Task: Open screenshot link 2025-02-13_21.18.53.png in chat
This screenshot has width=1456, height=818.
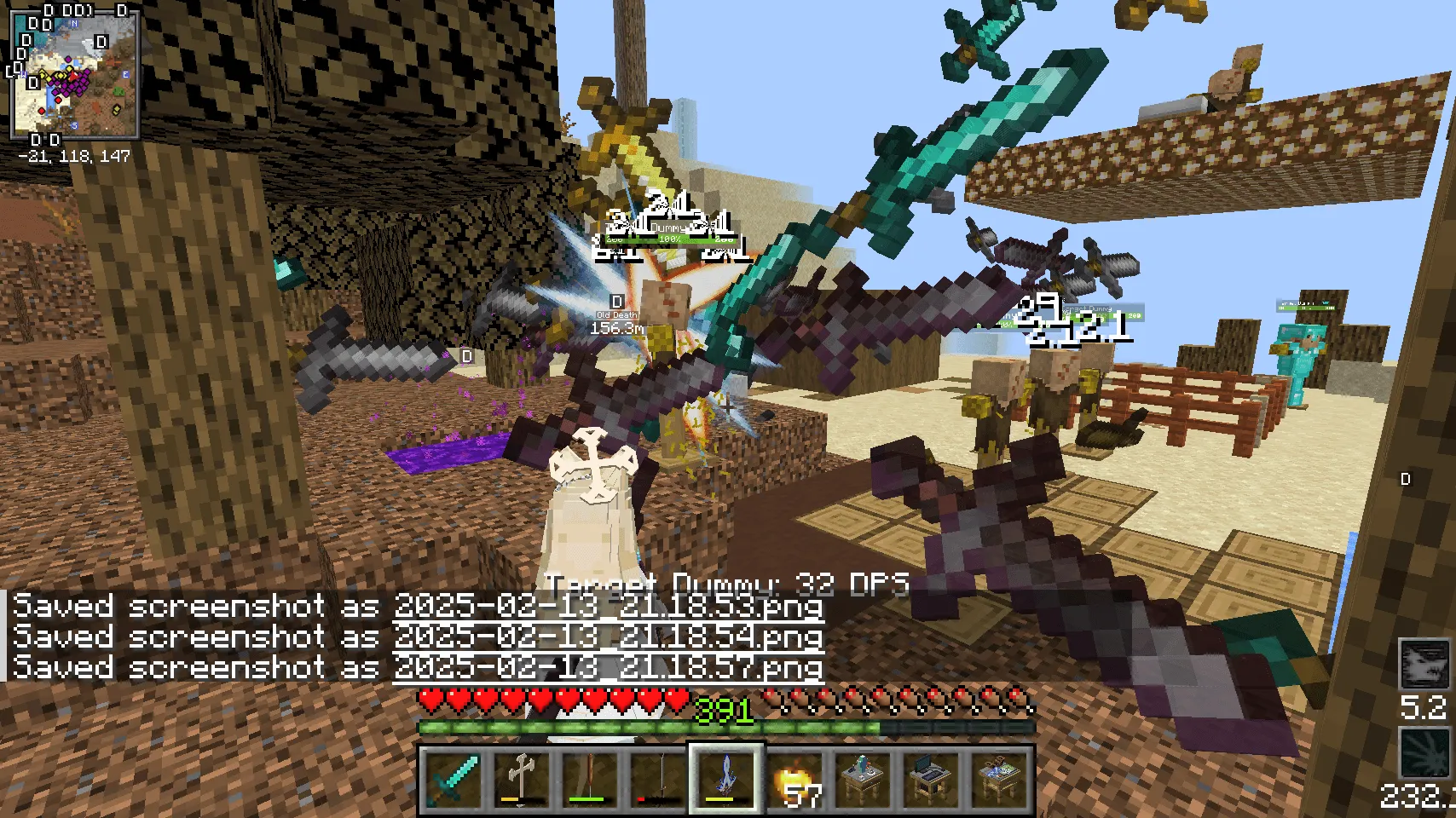Action: 607,606
